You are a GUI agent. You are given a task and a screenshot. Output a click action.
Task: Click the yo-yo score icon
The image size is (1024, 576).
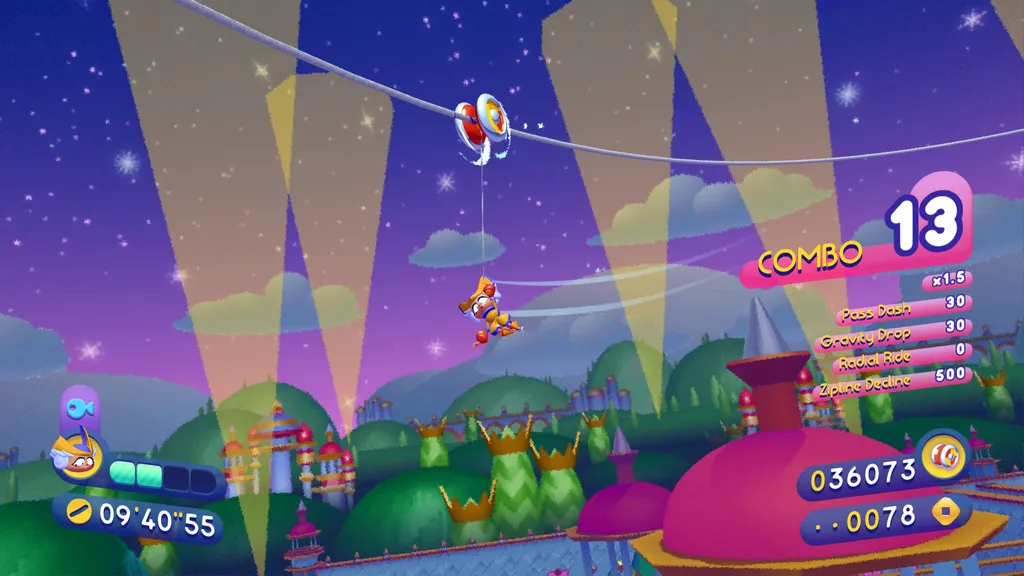[943, 458]
